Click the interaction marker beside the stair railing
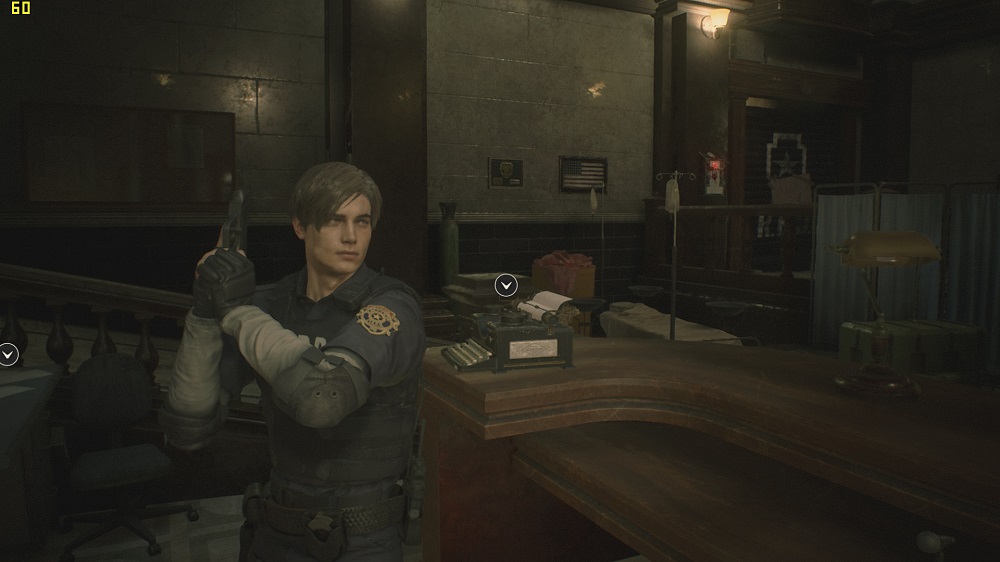The height and width of the screenshot is (562, 1000). 8,353
